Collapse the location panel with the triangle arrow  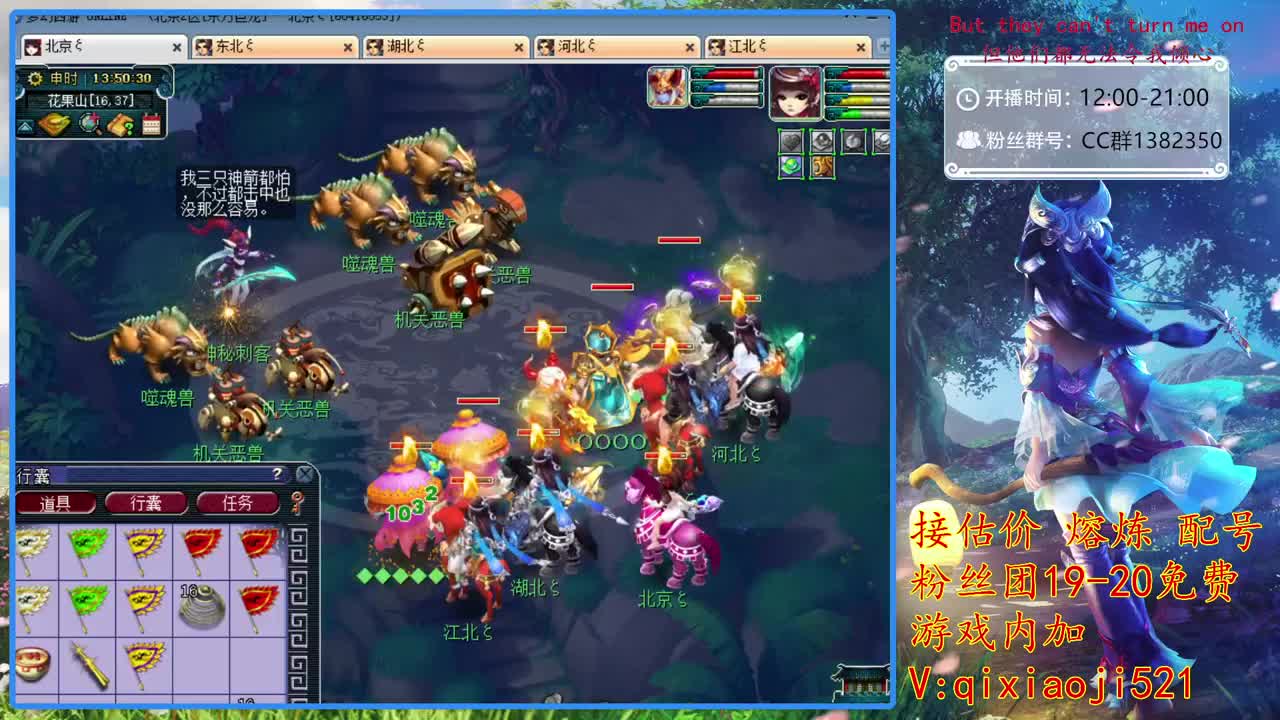pyautogui.click(x=25, y=127)
